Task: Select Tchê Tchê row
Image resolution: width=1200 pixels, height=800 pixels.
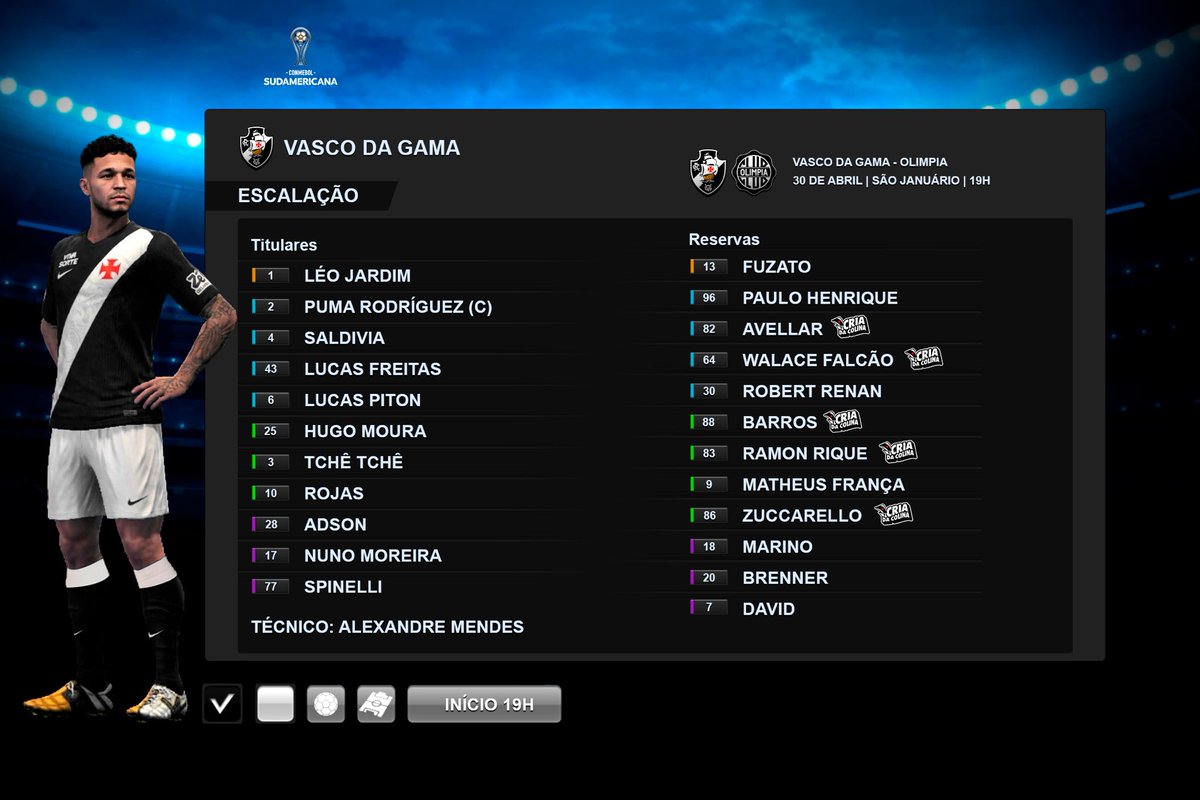Action: point(353,462)
